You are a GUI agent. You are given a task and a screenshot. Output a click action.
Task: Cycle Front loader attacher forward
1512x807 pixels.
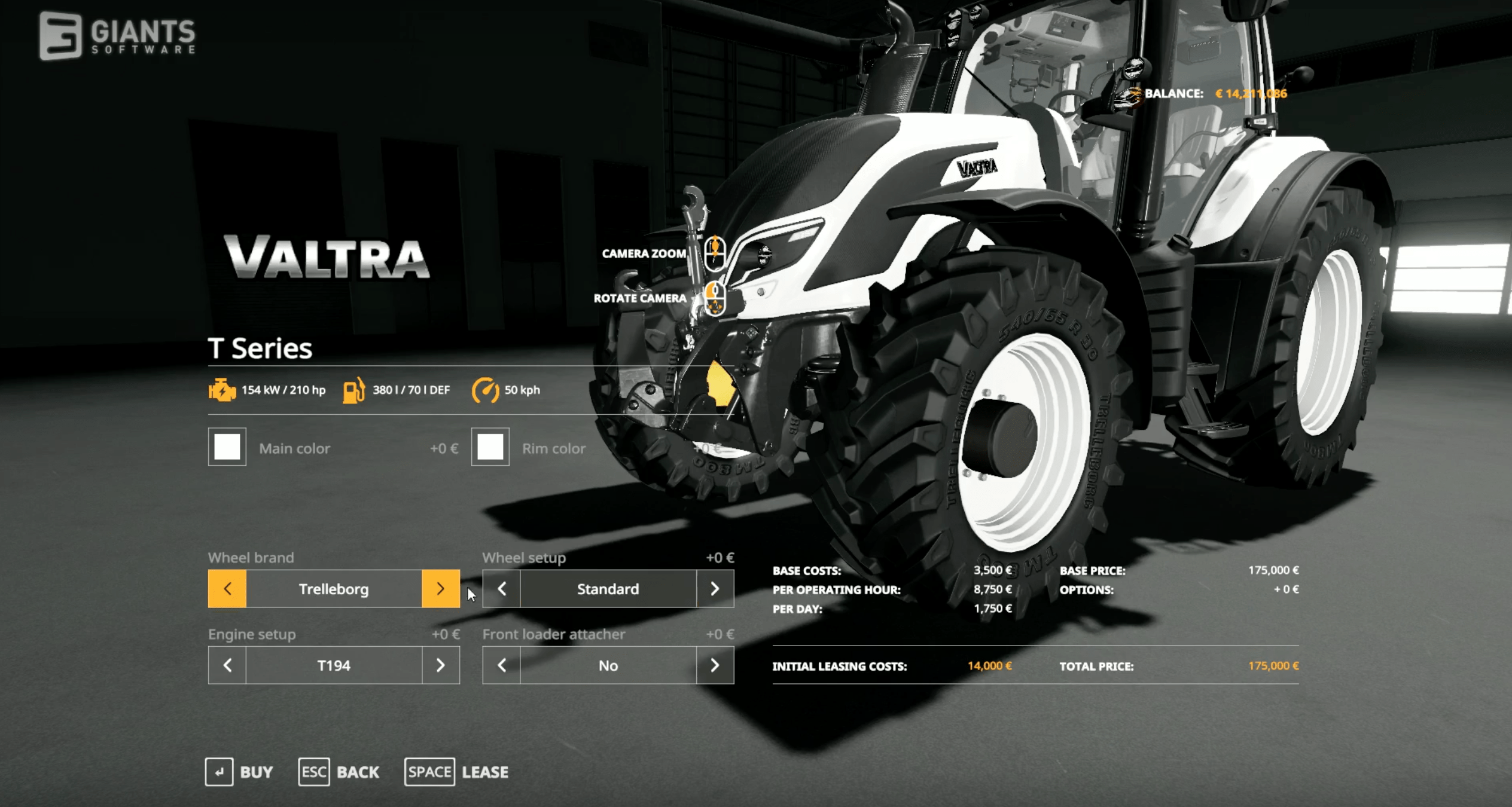click(x=715, y=665)
